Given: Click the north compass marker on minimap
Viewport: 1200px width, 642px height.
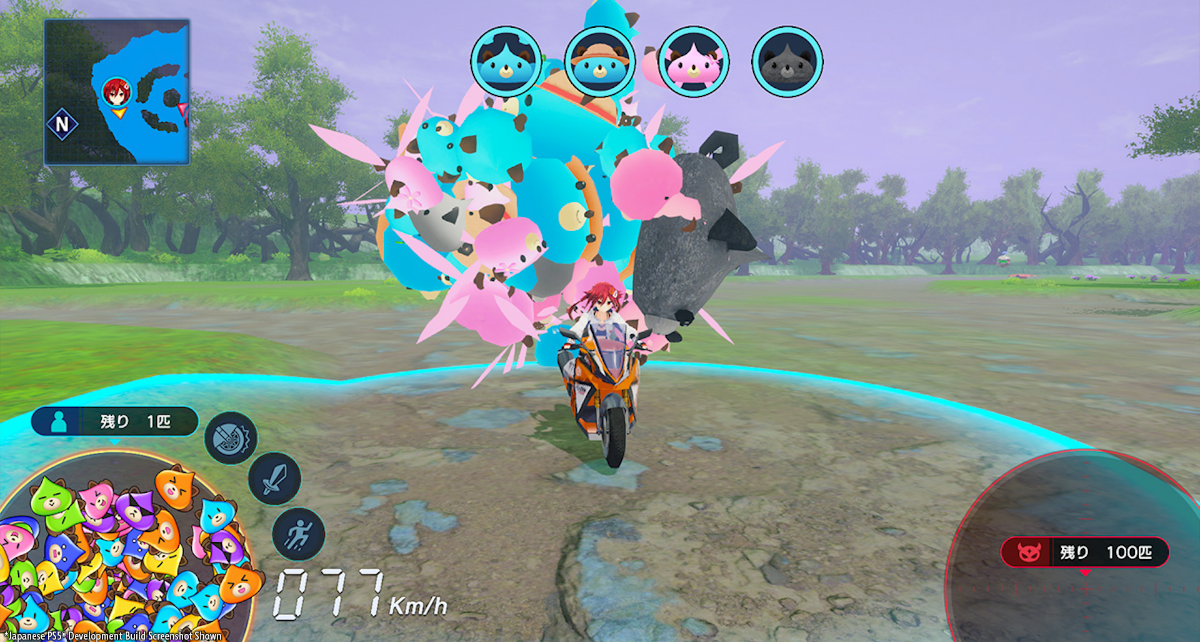Looking at the screenshot, I should (63, 125).
